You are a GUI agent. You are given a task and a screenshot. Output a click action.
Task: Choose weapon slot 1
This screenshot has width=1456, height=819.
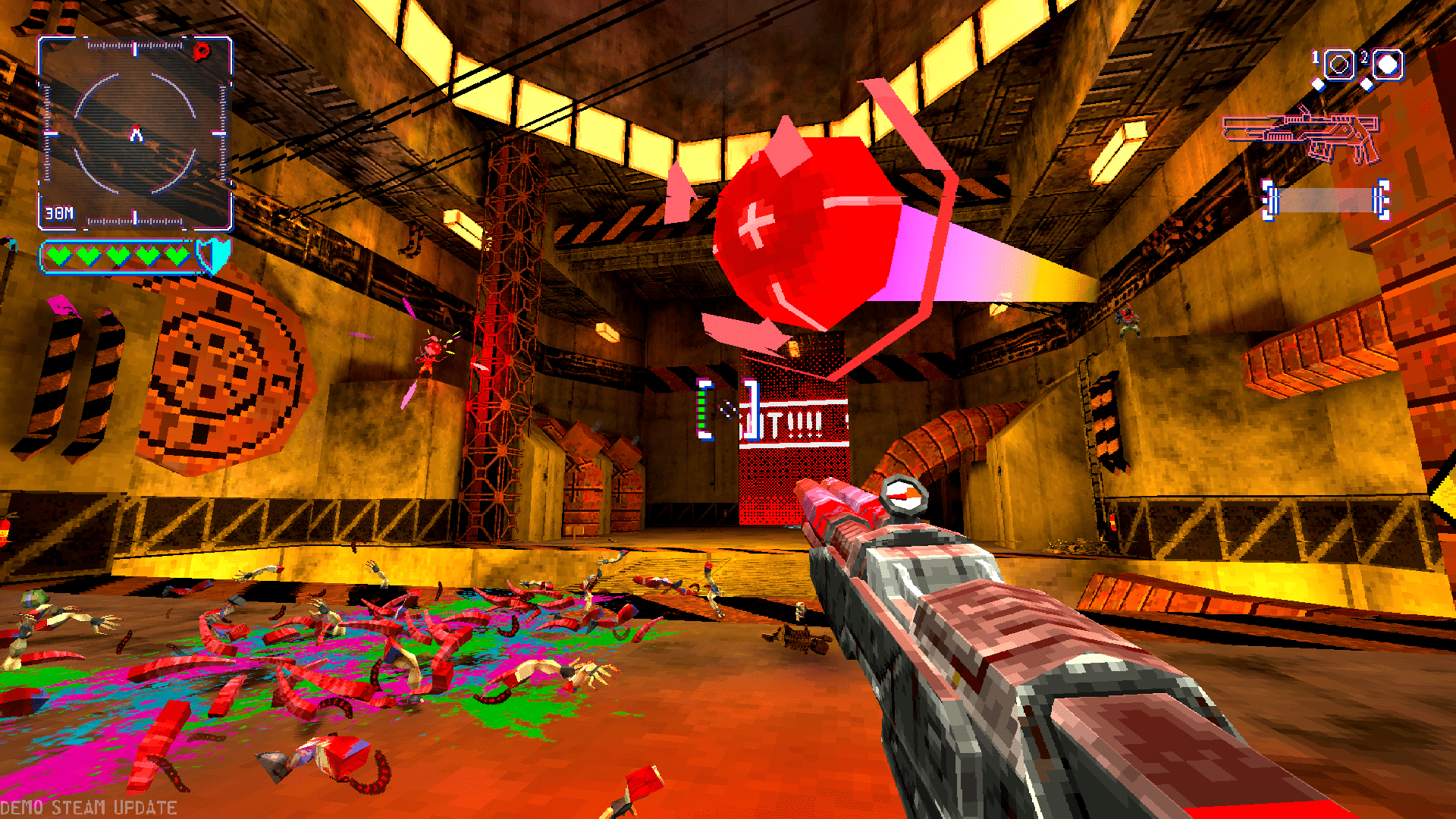(1339, 65)
